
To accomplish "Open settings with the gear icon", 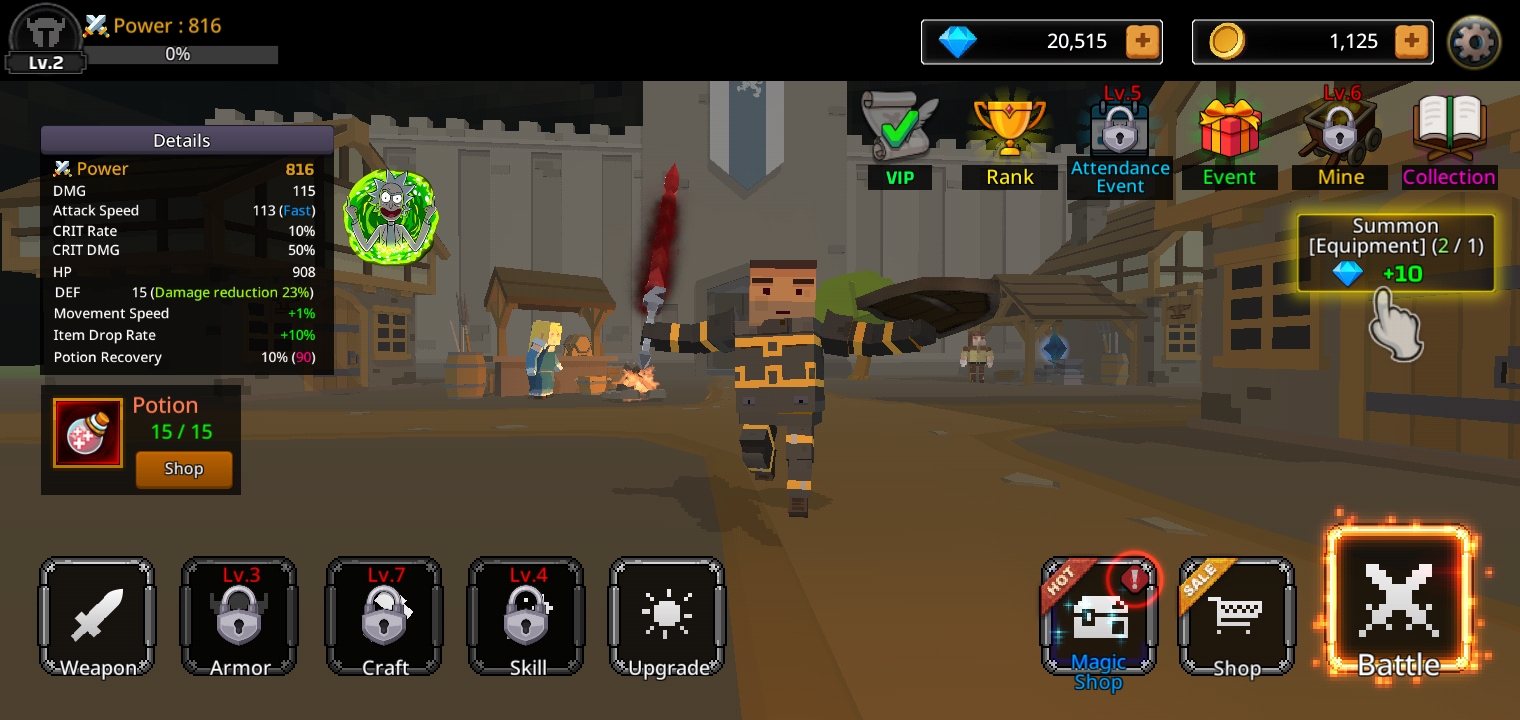I will click(x=1474, y=42).
